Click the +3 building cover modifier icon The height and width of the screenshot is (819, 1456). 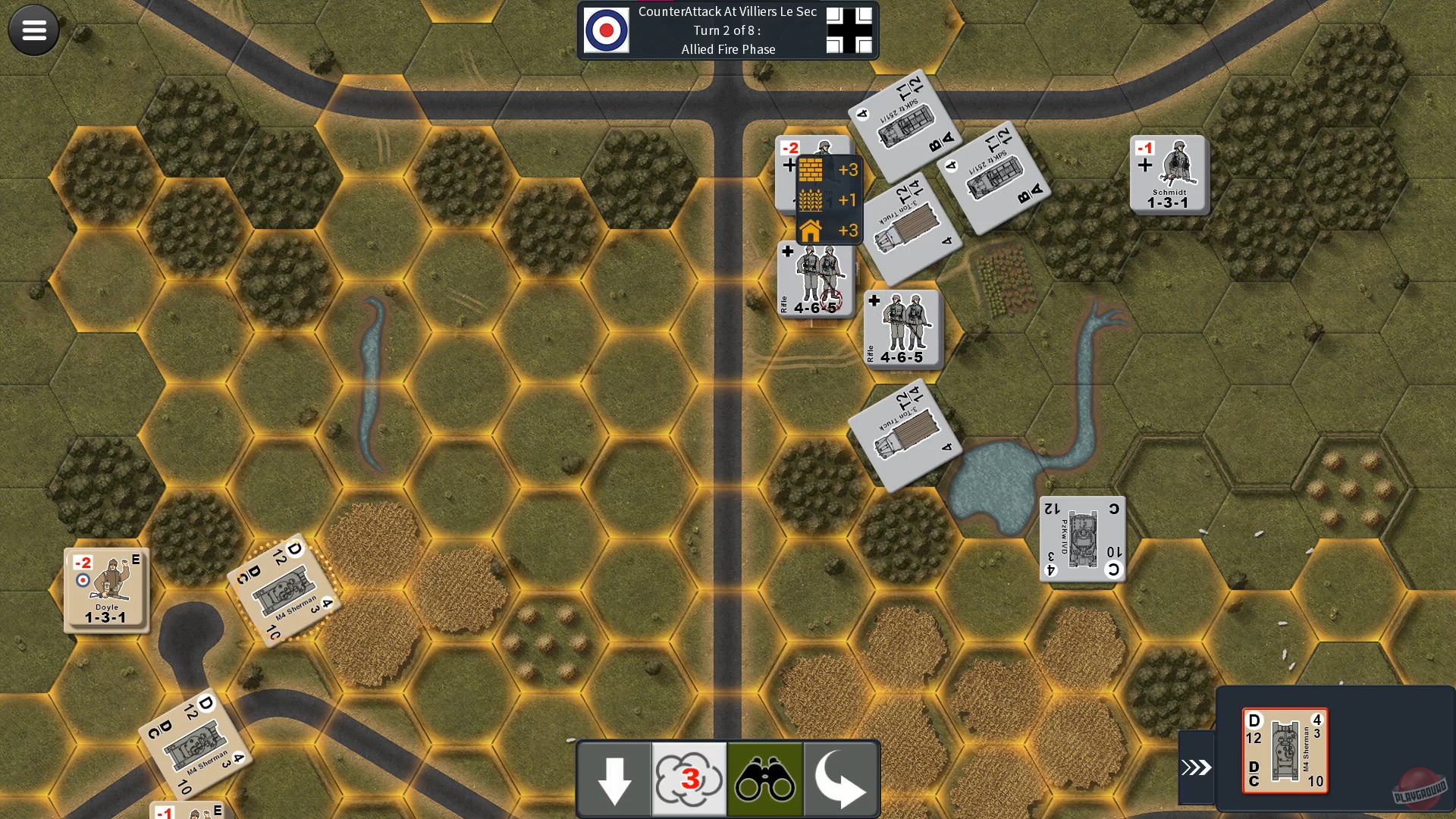tap(811, 231)
